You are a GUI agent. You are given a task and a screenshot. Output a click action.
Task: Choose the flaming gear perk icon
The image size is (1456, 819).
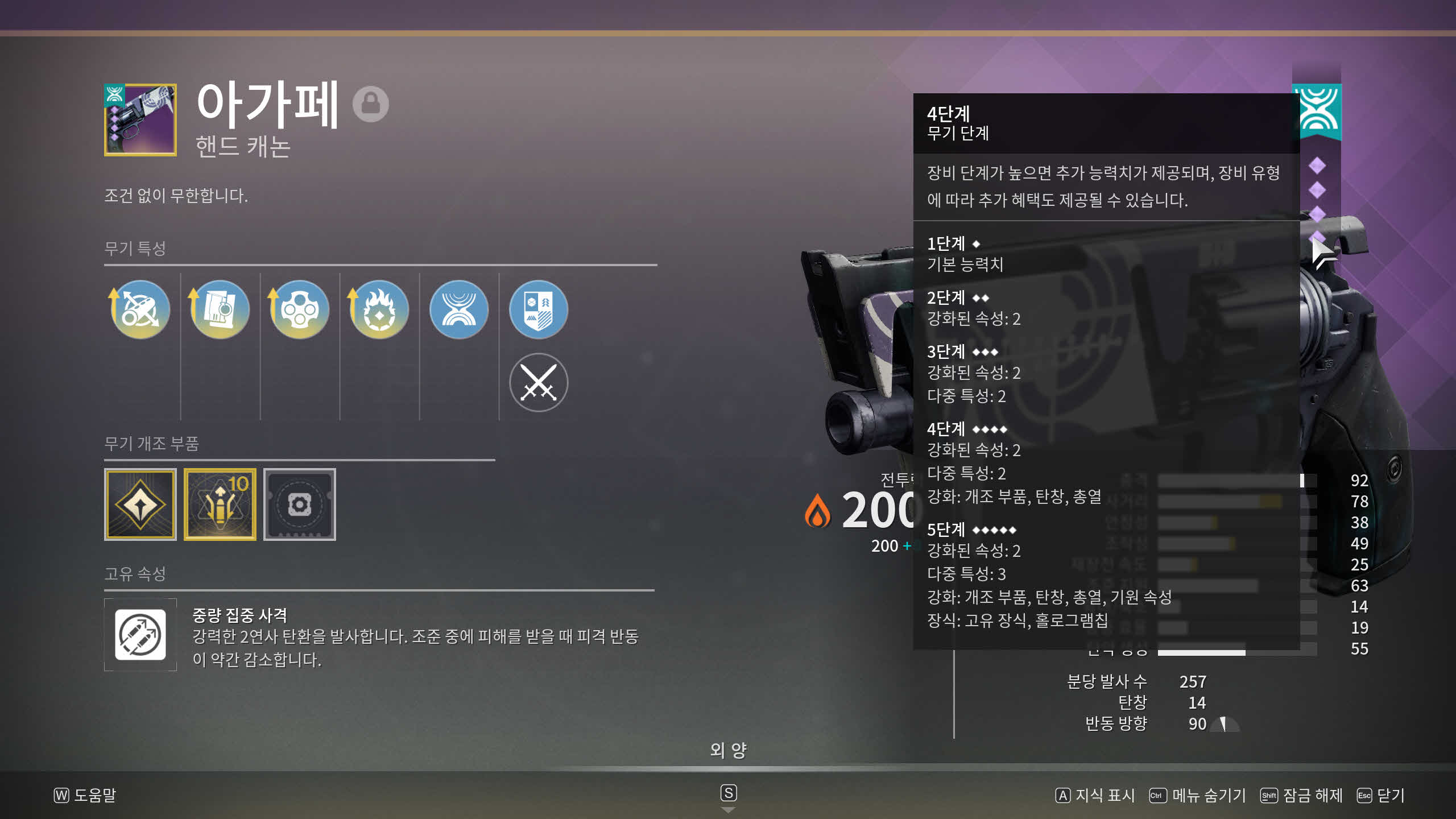[379, 309]
